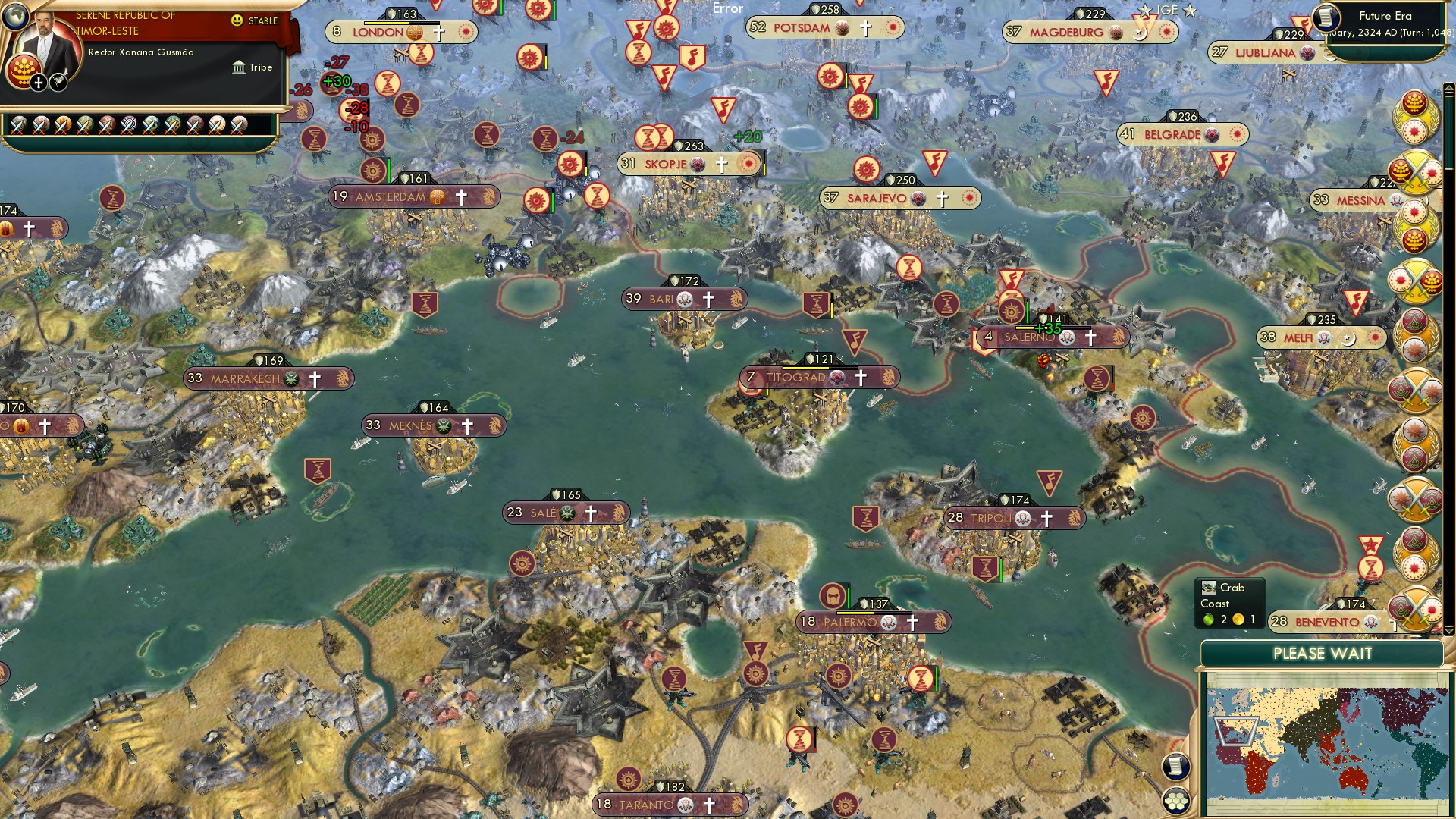Open the scroll icon left of the minimap
Image resolution: width=1456 pixels, height=819 pixels.
[x=1175, y=766]
